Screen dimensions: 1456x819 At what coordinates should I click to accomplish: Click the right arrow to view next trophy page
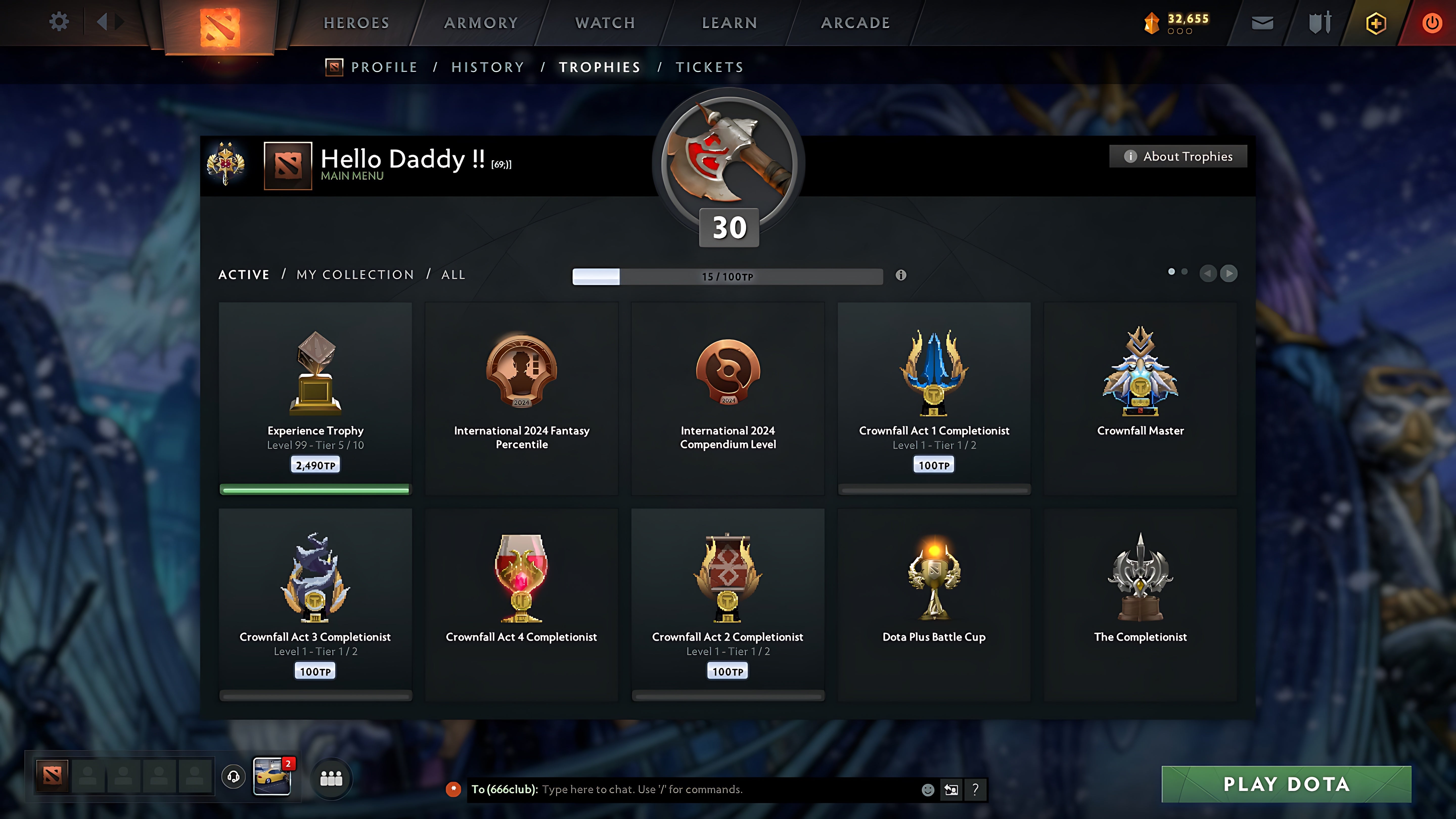[x=1229, y=274]
